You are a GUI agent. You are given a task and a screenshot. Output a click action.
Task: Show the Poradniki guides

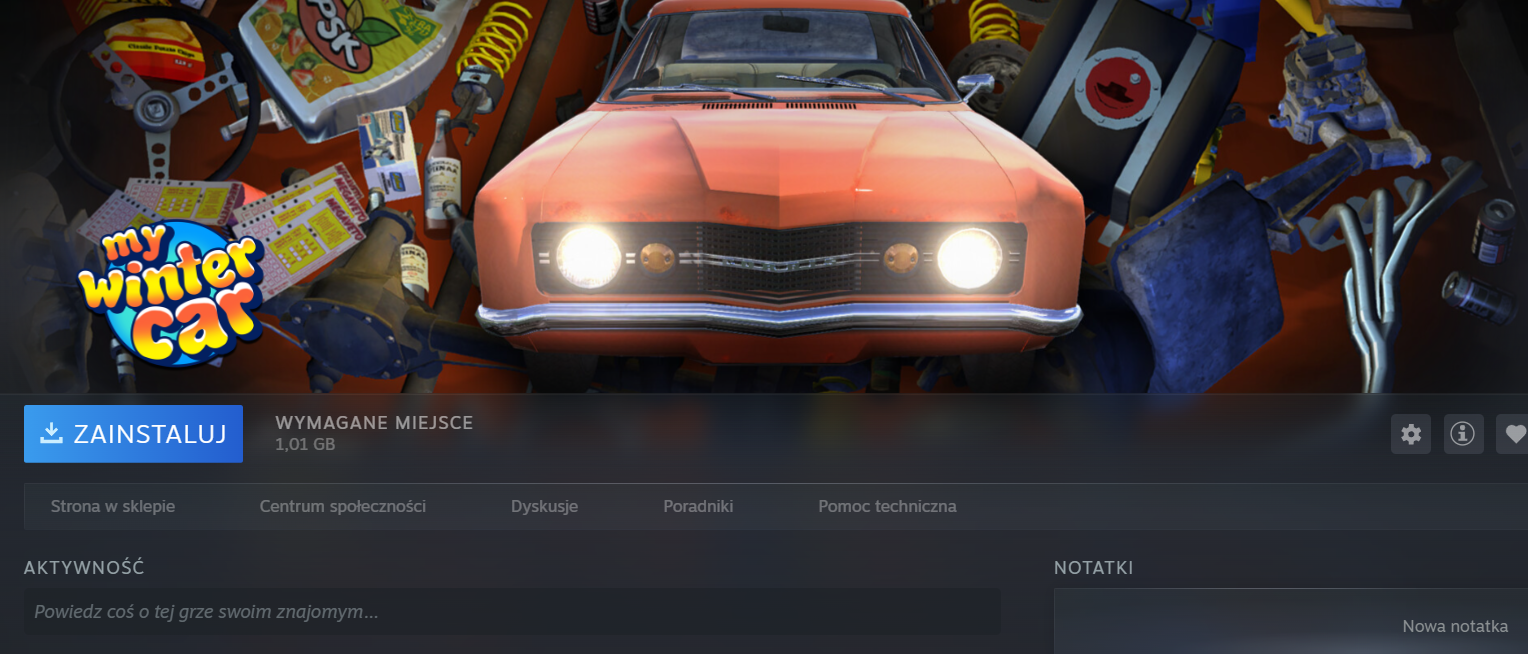click(698, 506)
